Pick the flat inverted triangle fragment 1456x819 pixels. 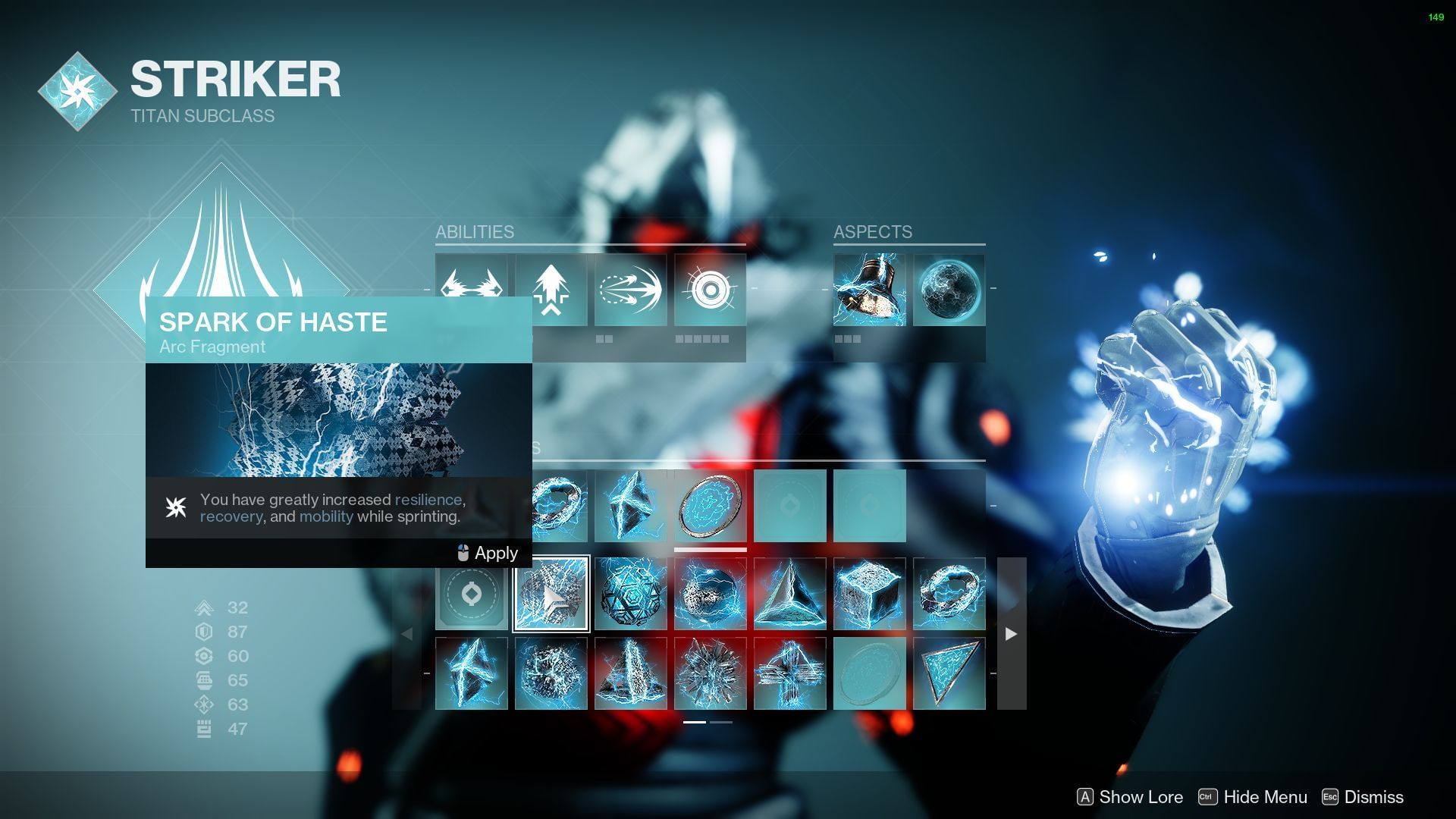click(x=949, y=673)
